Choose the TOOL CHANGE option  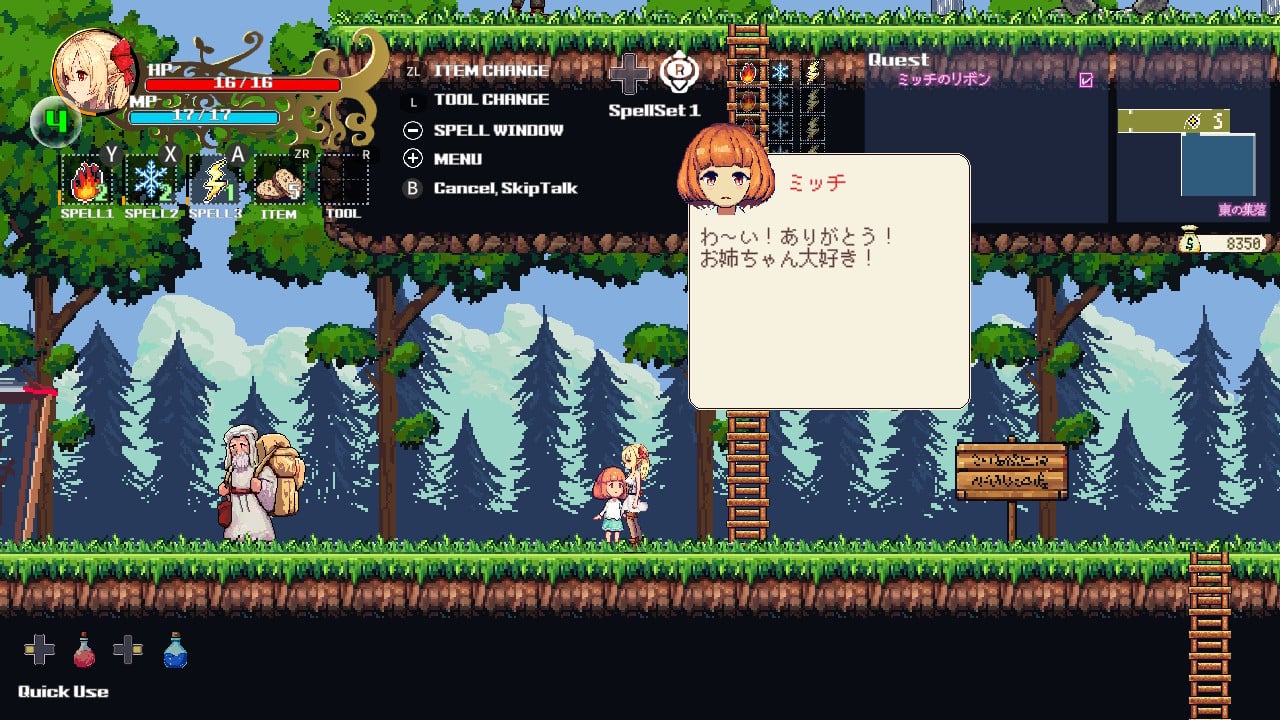tap(491, 100)
